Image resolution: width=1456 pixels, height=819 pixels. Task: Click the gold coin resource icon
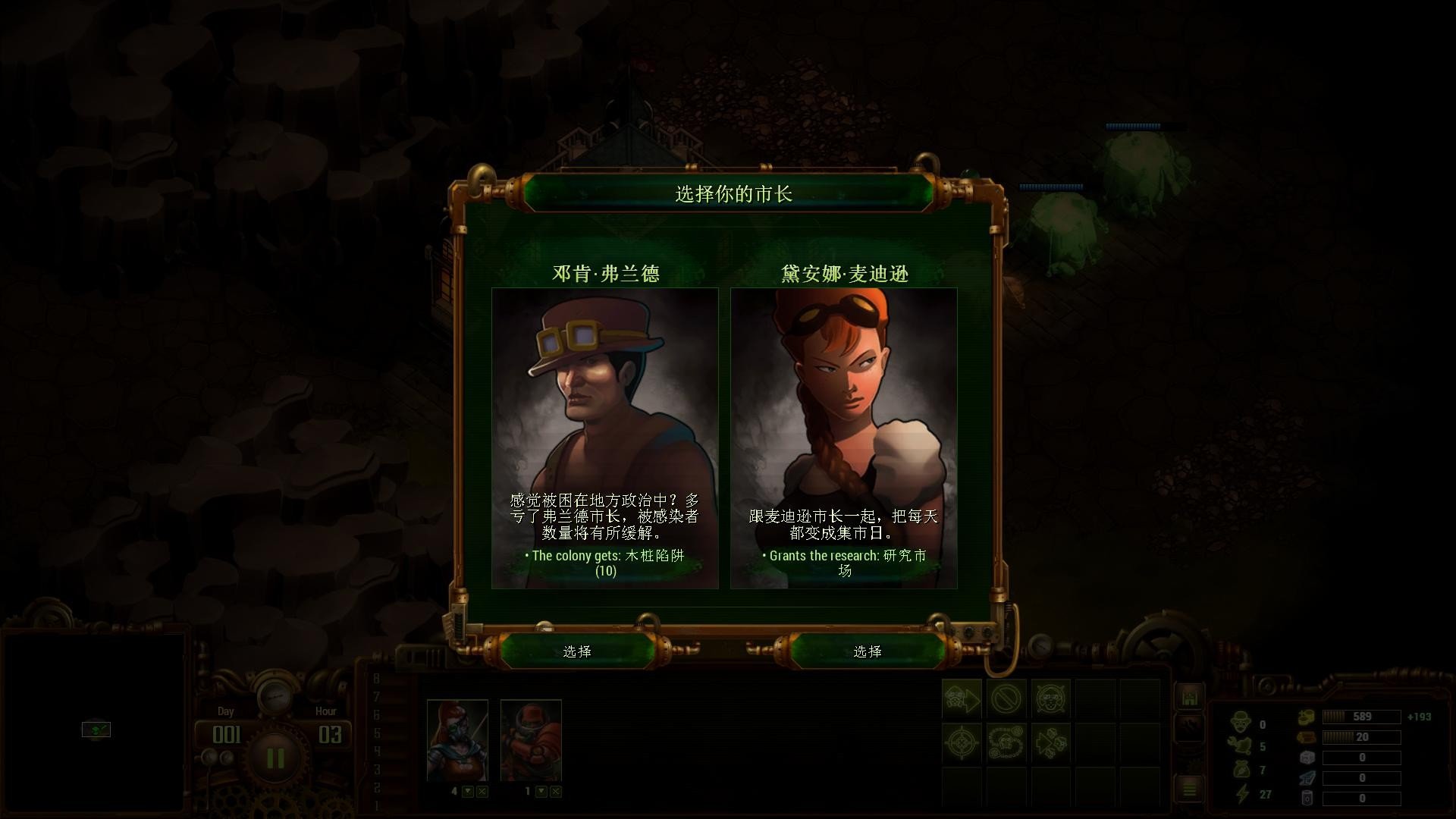pyautogui.click(x=1307, y=716)
